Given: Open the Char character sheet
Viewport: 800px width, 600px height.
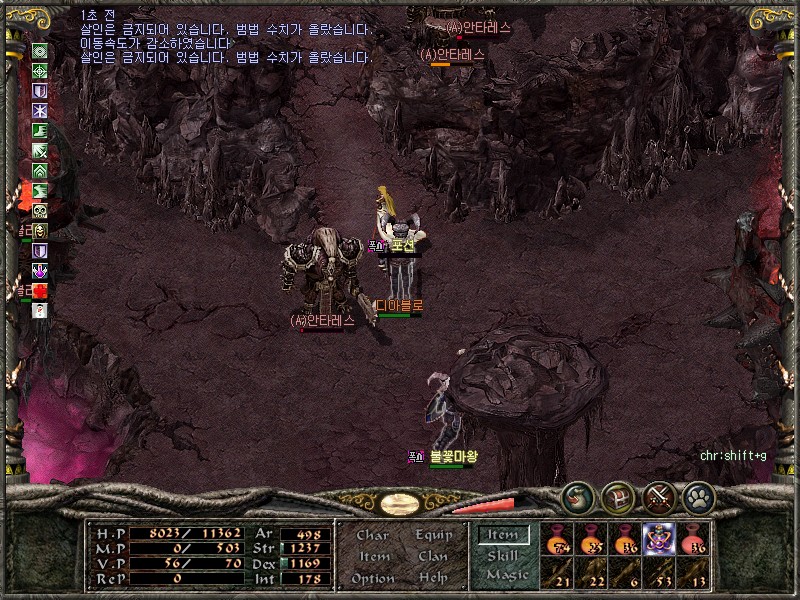Looking at the screenshot, I should (x=372, y=536).
